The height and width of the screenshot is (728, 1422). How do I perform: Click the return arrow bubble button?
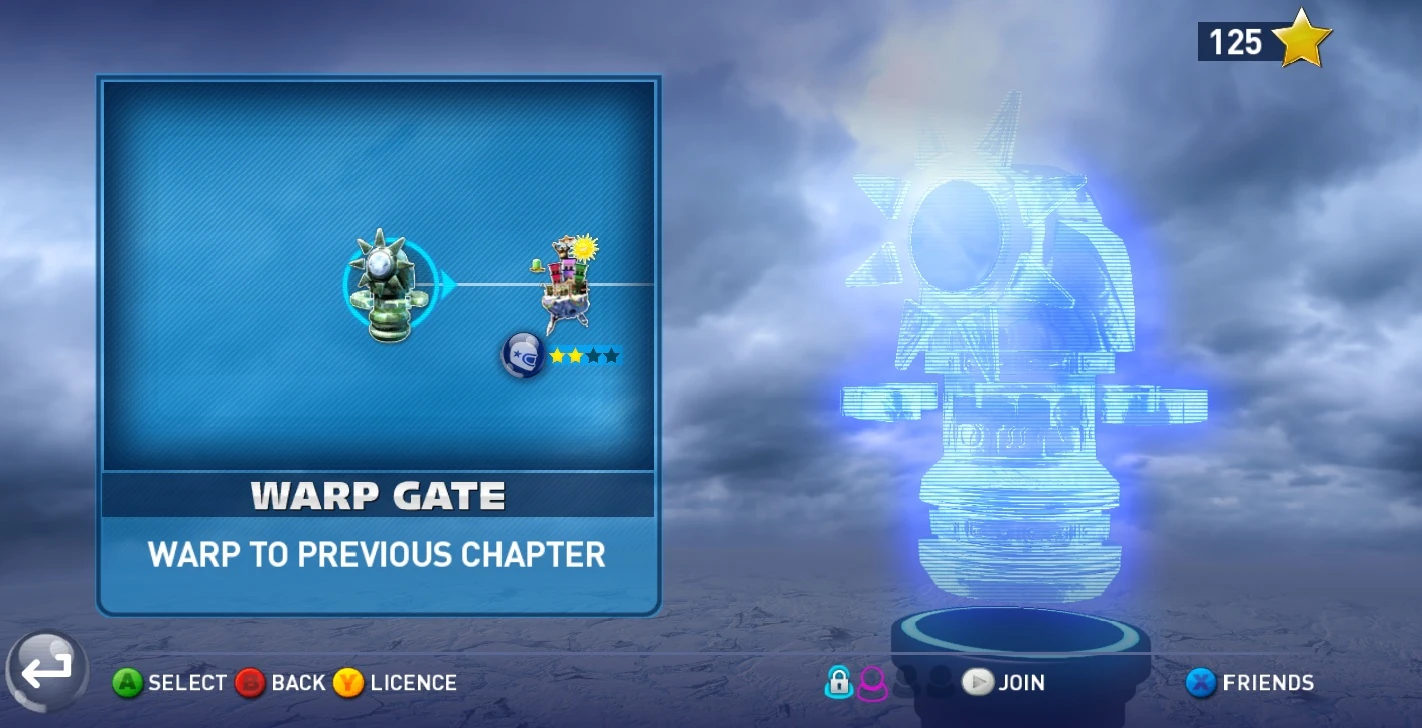pyautogui.click(x=47, y=672)
